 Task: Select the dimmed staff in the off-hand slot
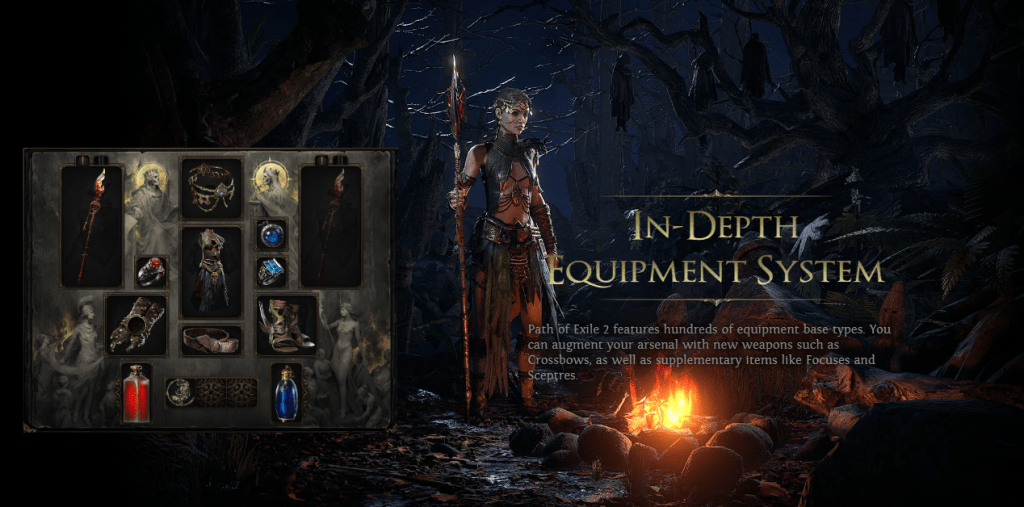click(x=331, y=225)
